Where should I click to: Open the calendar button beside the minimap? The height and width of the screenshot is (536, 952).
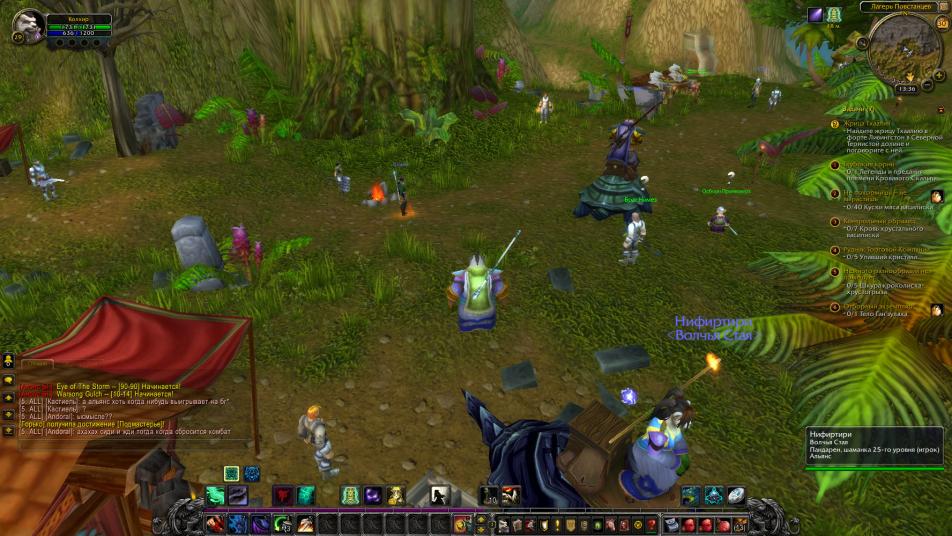coord(940,23)
